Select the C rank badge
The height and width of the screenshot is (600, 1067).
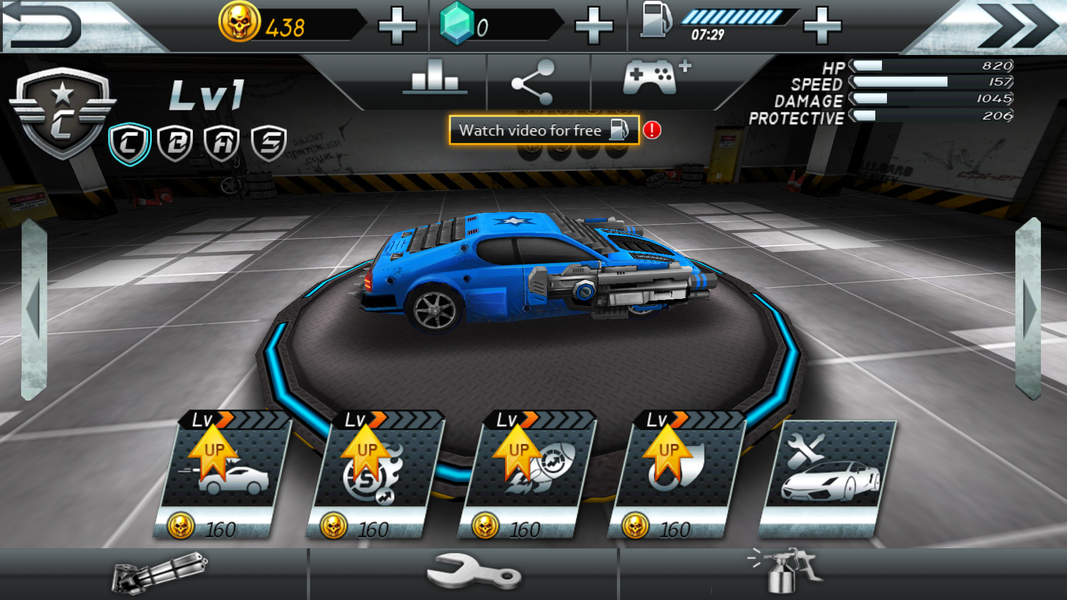tap(129, 144)
